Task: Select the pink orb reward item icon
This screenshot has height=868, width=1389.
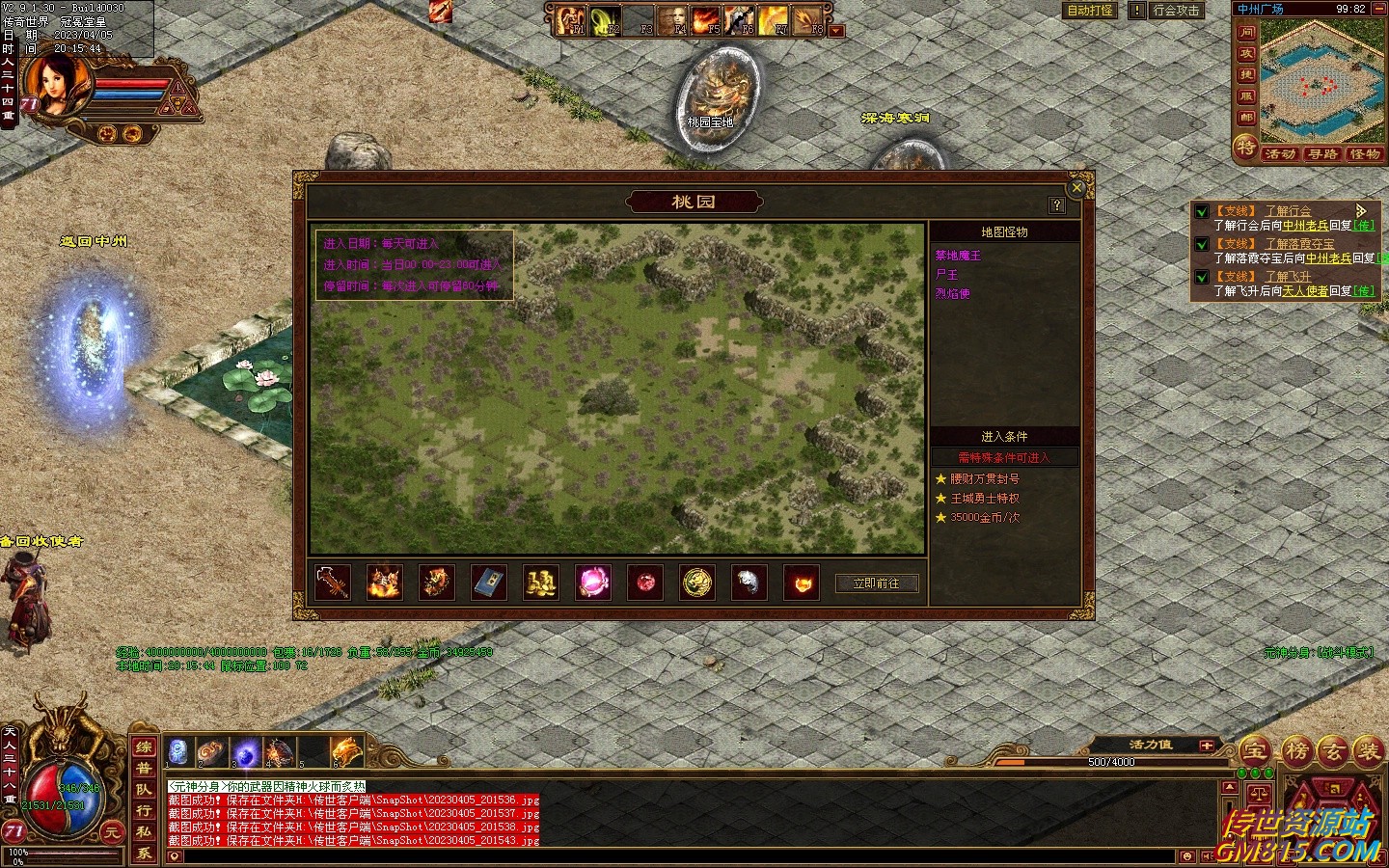Action: tap(593, 583)
